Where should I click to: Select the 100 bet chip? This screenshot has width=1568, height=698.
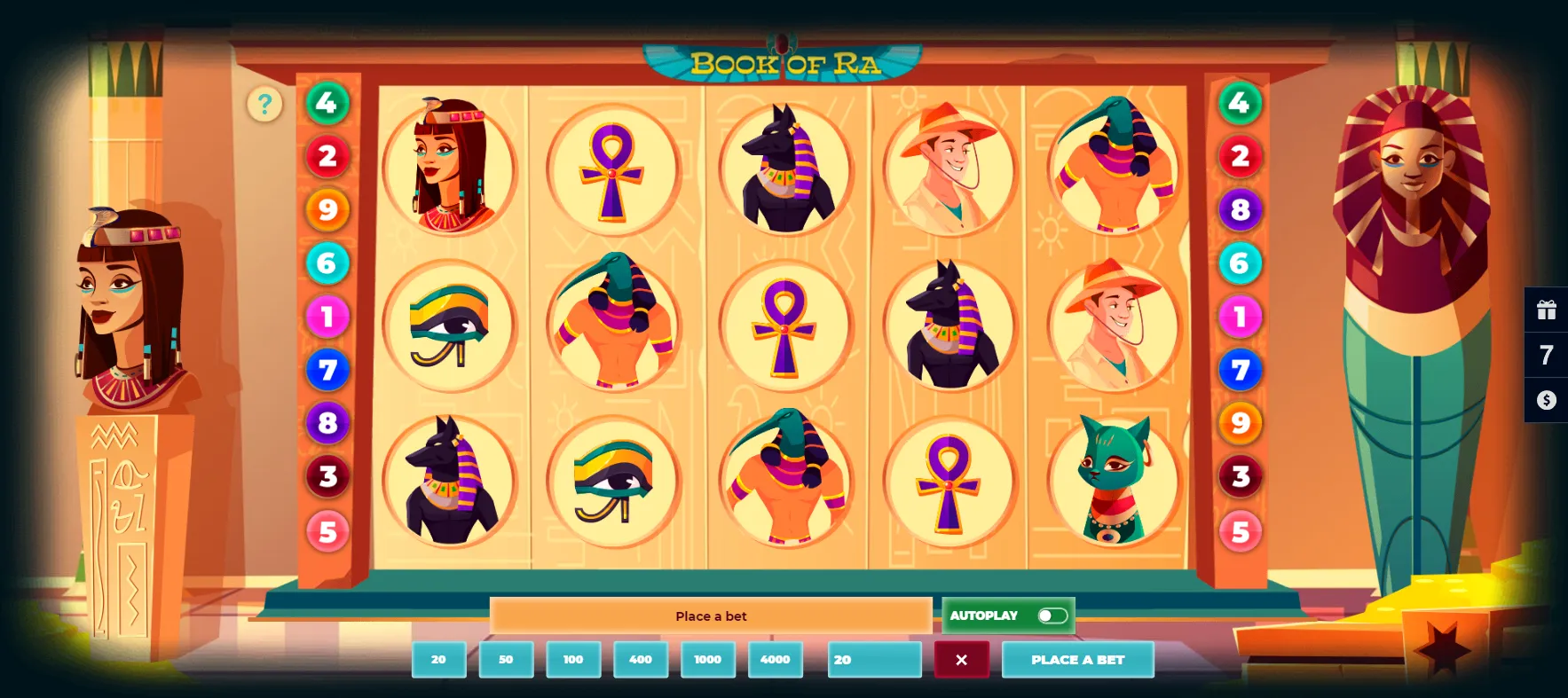[x=573, y=659]
